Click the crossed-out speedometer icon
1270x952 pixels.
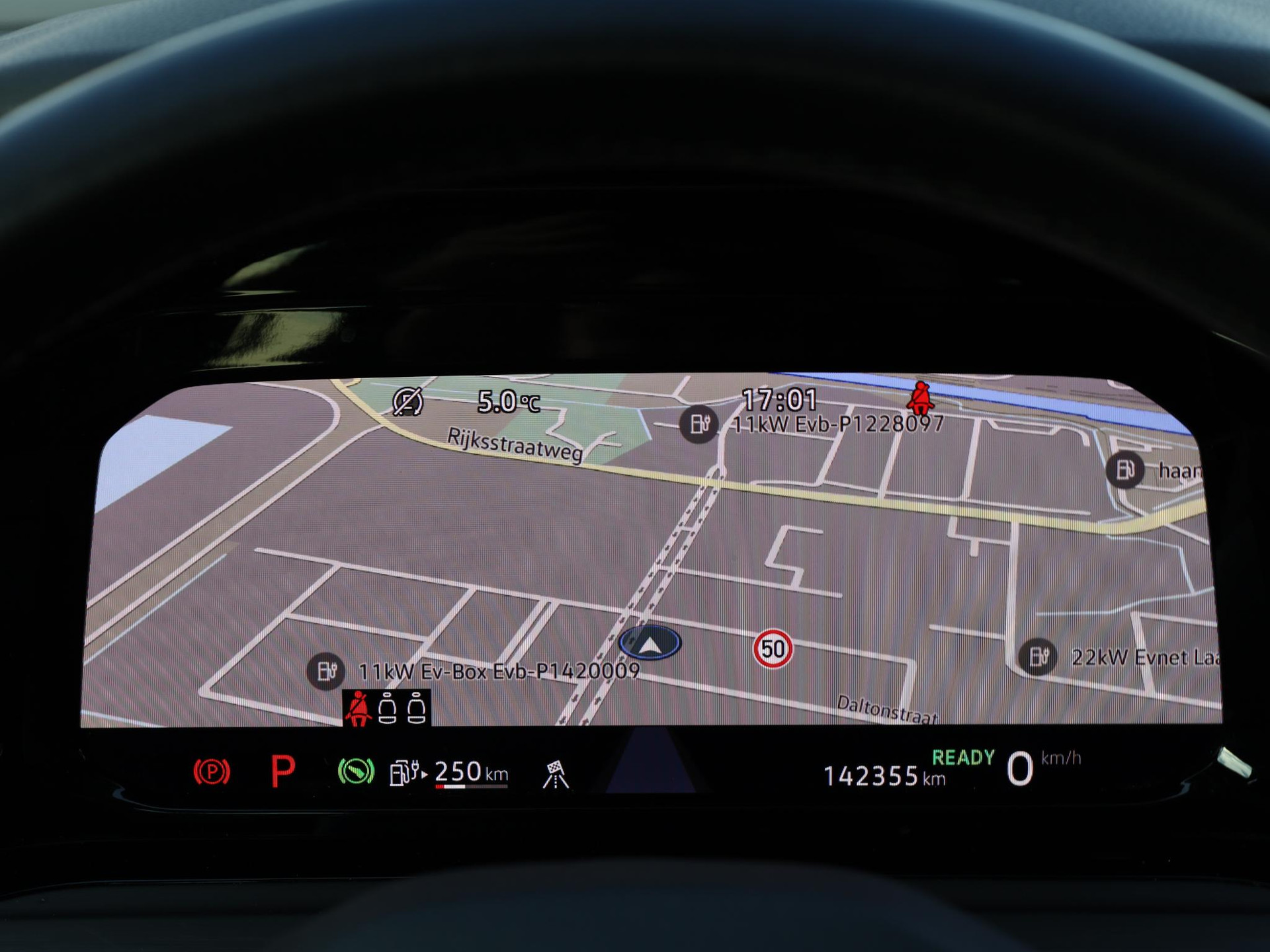(x=407, y=401)
